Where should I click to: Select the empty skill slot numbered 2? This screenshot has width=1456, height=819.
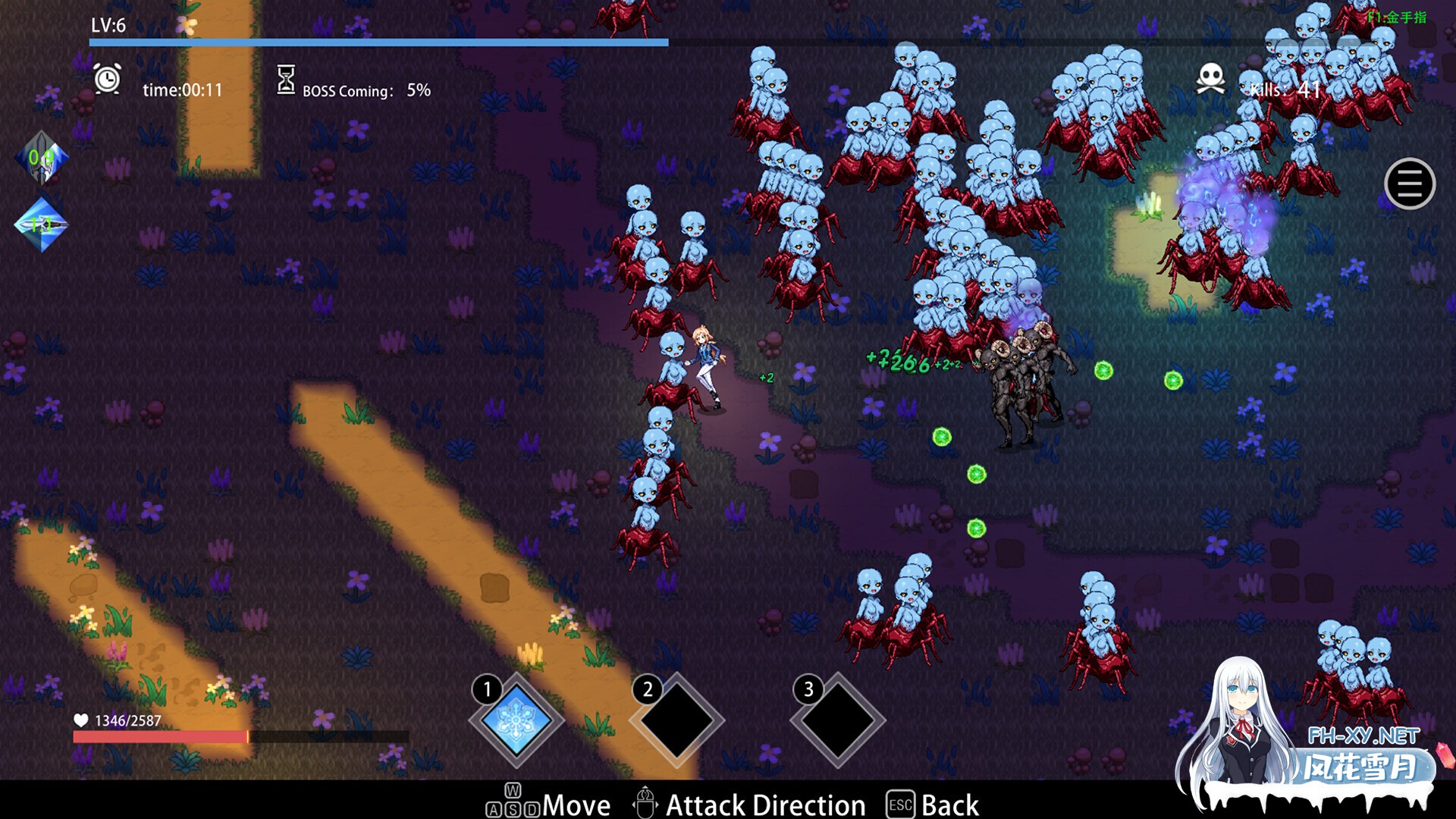(677, 720)
